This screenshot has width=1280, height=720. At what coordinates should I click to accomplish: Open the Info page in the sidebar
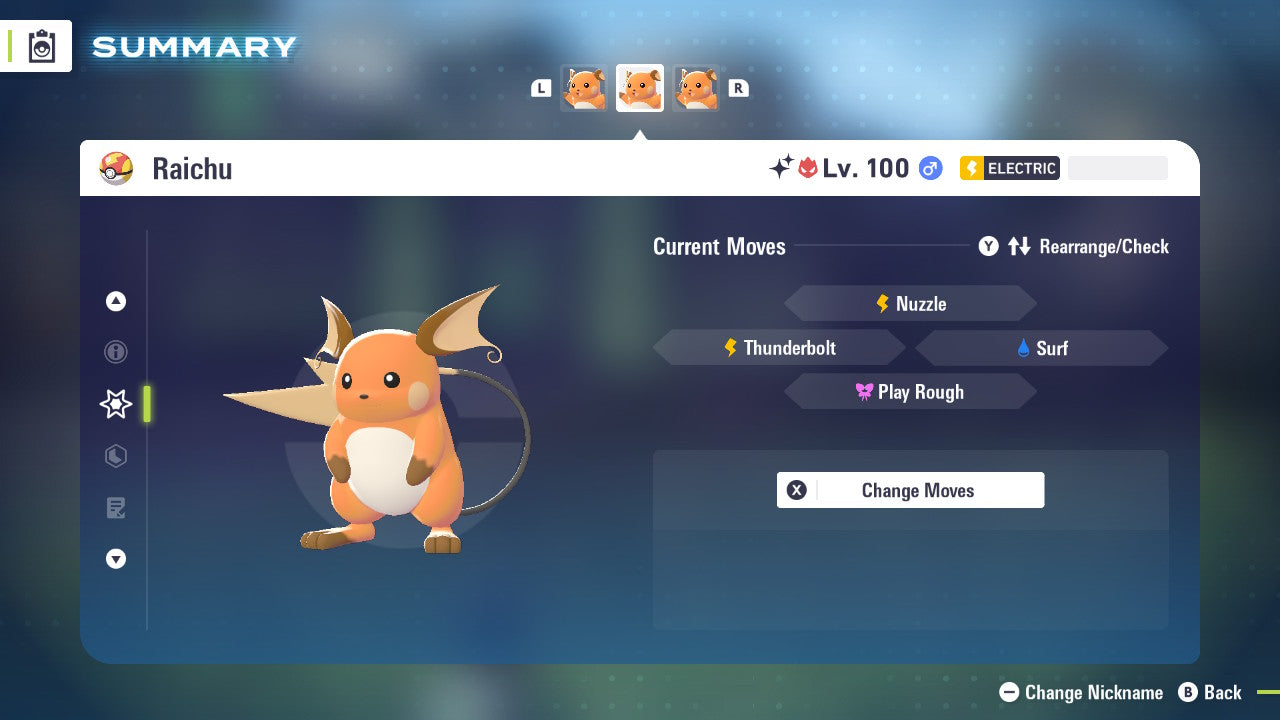pos(116,352)
